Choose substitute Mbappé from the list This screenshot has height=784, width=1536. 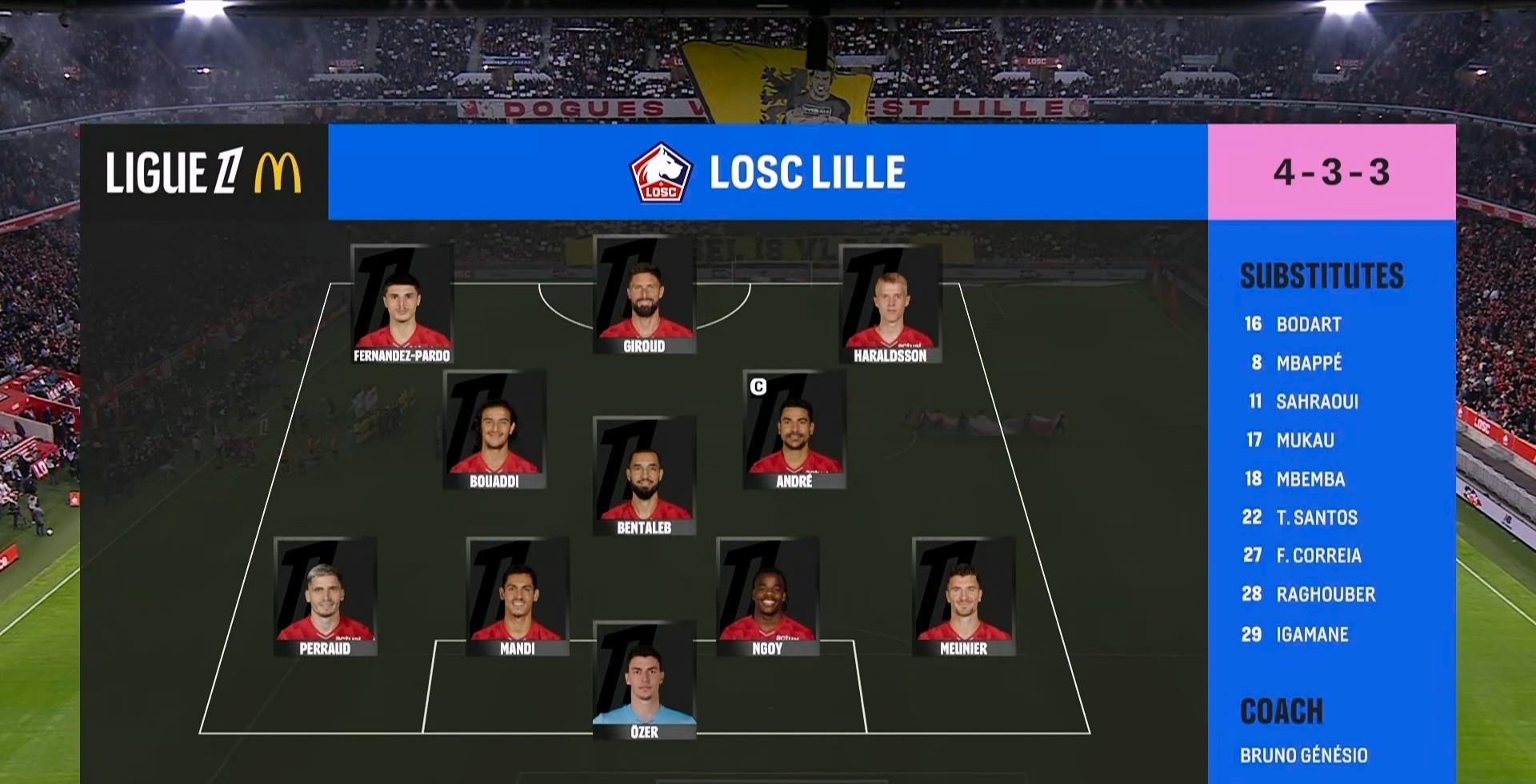(x=1309, y=363)
